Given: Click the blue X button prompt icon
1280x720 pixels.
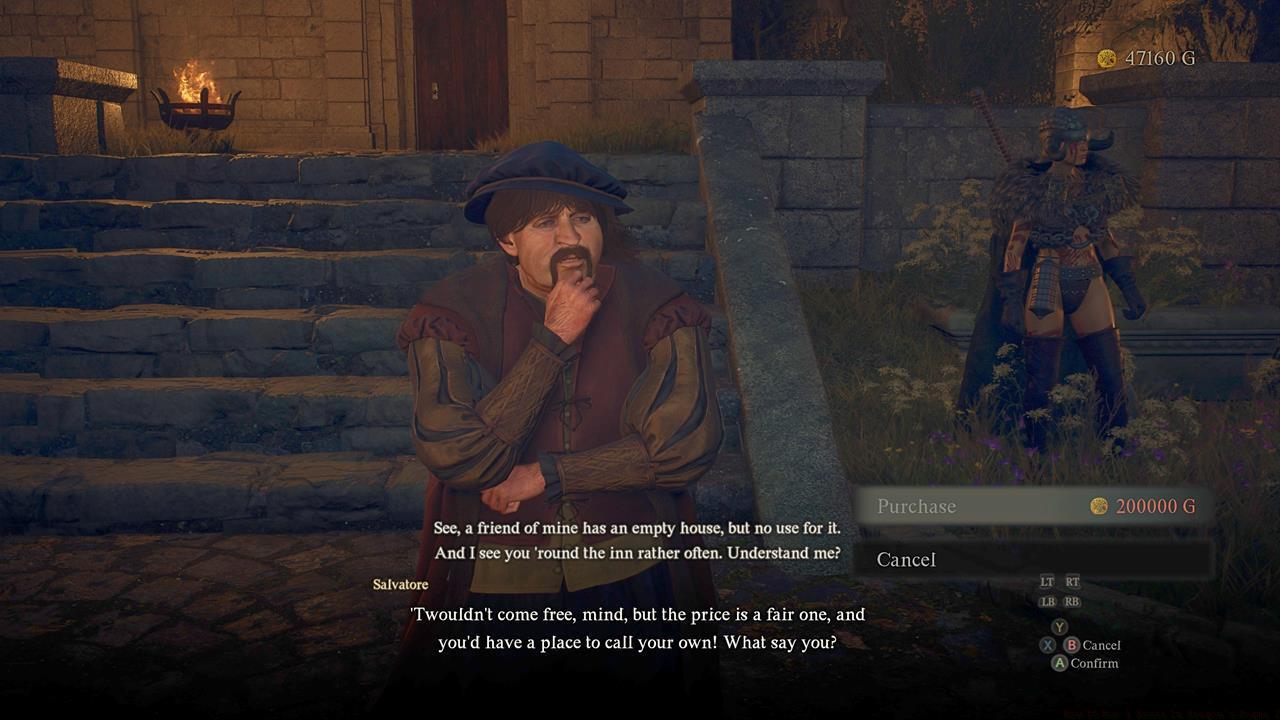Looking at the screenshot, I should tap(1048, 645).
